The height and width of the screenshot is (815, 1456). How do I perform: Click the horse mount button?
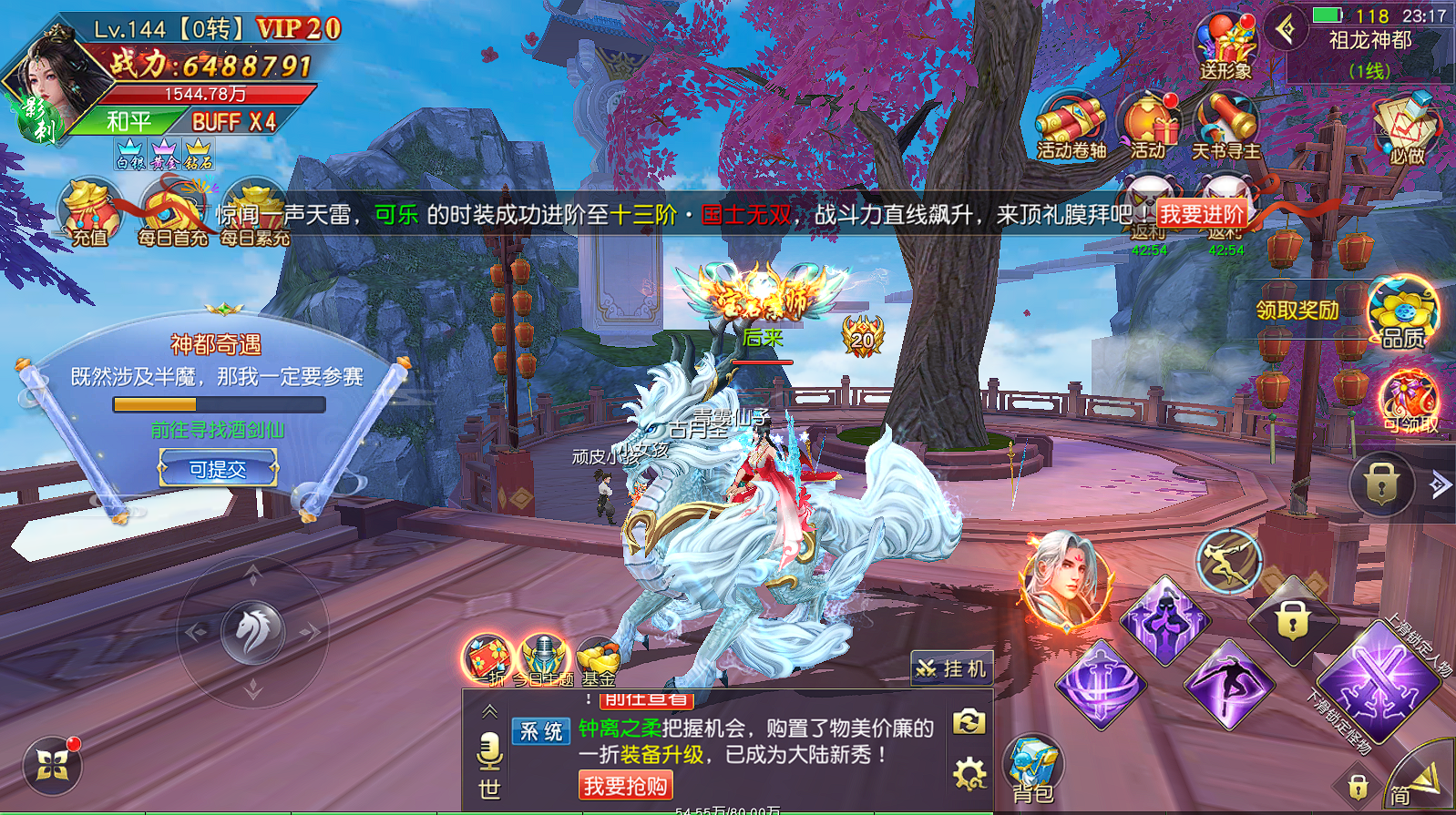[253, 630]
